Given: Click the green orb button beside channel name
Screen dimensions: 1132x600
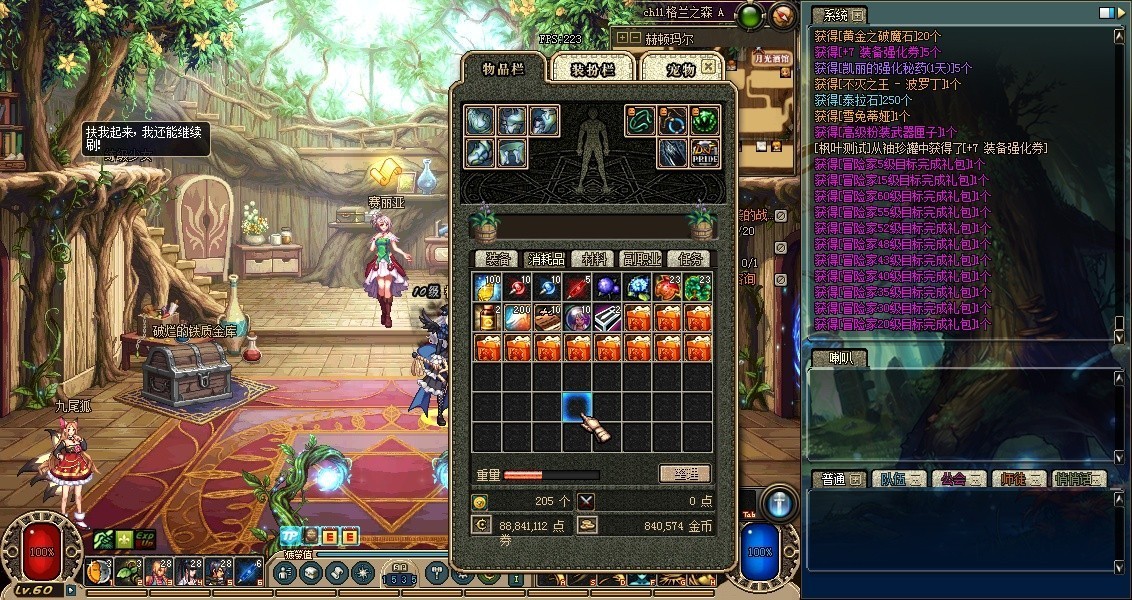Looking at the screenshot, I should click(752, 14).
